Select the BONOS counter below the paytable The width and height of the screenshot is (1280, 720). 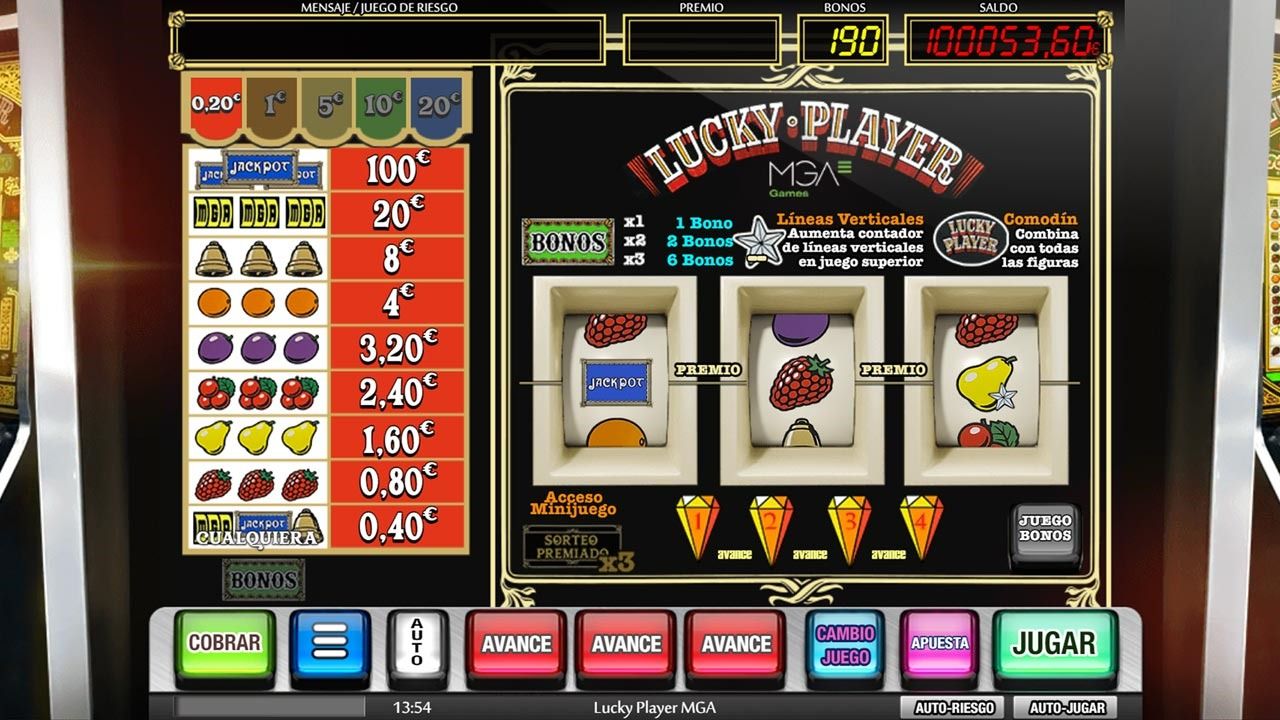coord(262,579)
